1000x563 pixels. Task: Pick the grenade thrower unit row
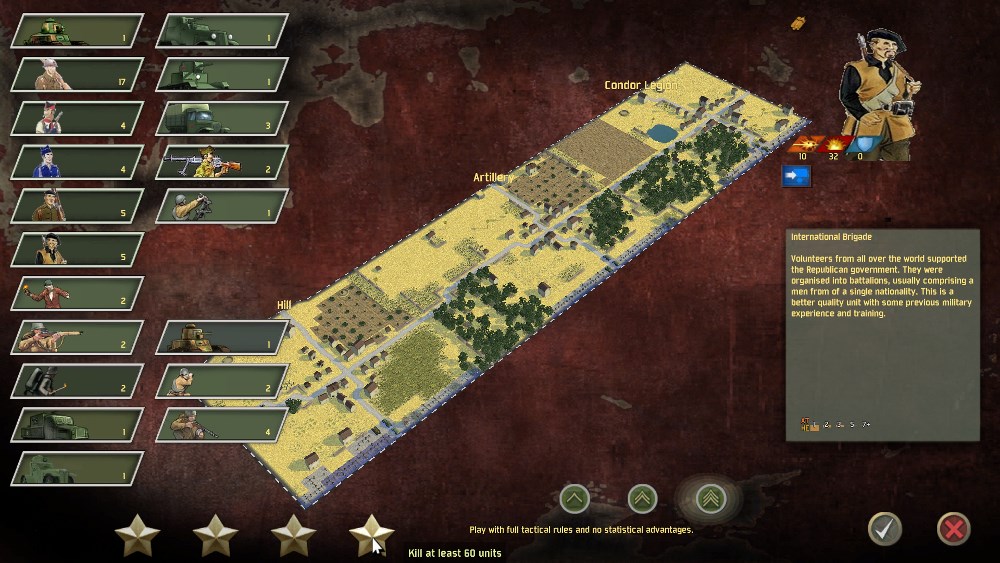77,293
